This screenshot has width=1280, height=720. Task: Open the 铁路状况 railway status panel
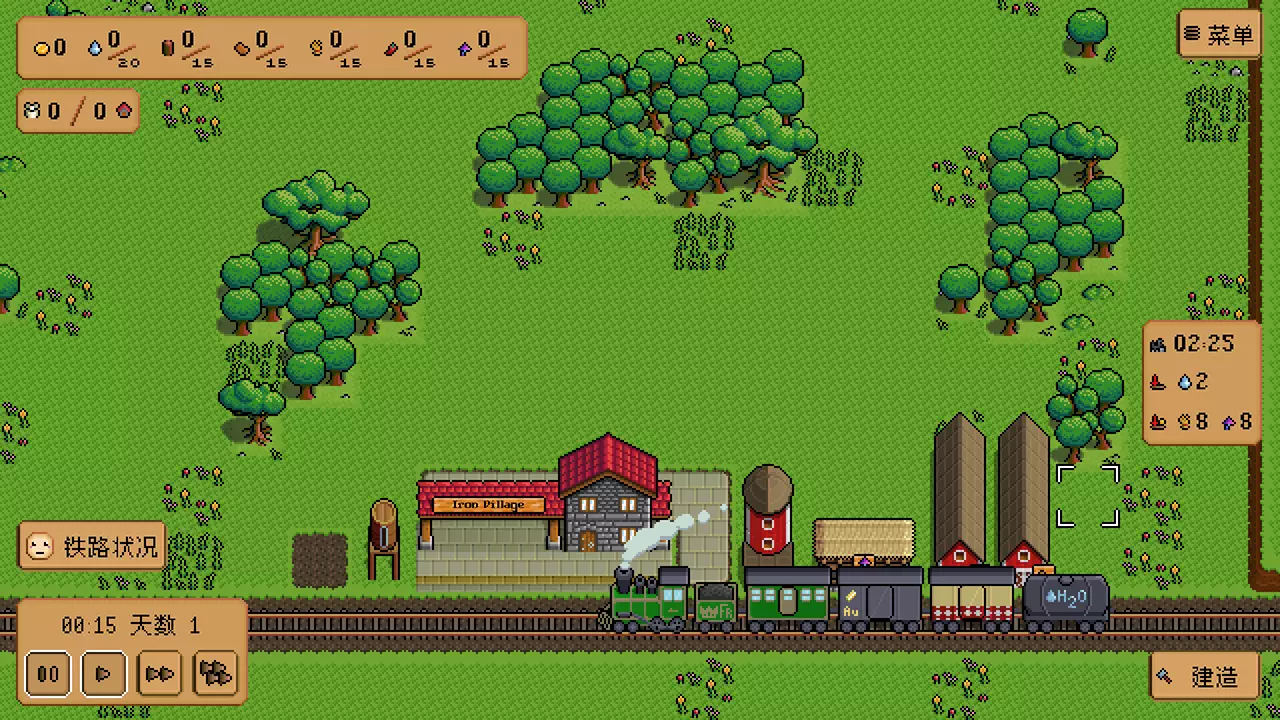[x=90, y=547]
